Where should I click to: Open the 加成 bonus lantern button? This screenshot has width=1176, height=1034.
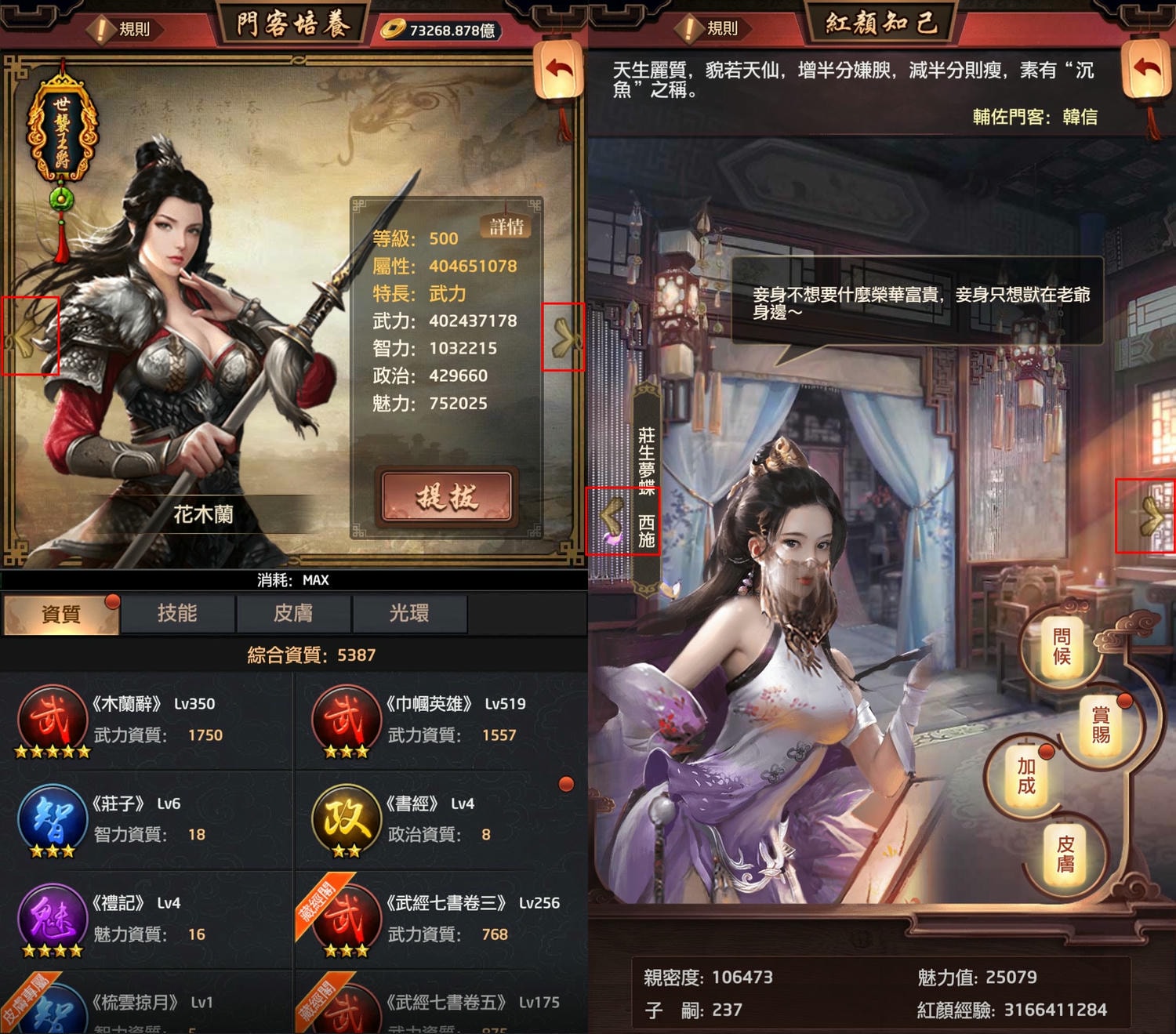(1026, 775)
